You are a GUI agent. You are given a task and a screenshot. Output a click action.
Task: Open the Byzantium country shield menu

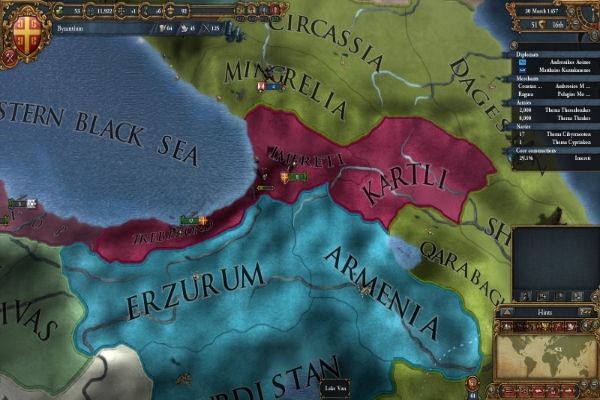click(x=20, y=27)
